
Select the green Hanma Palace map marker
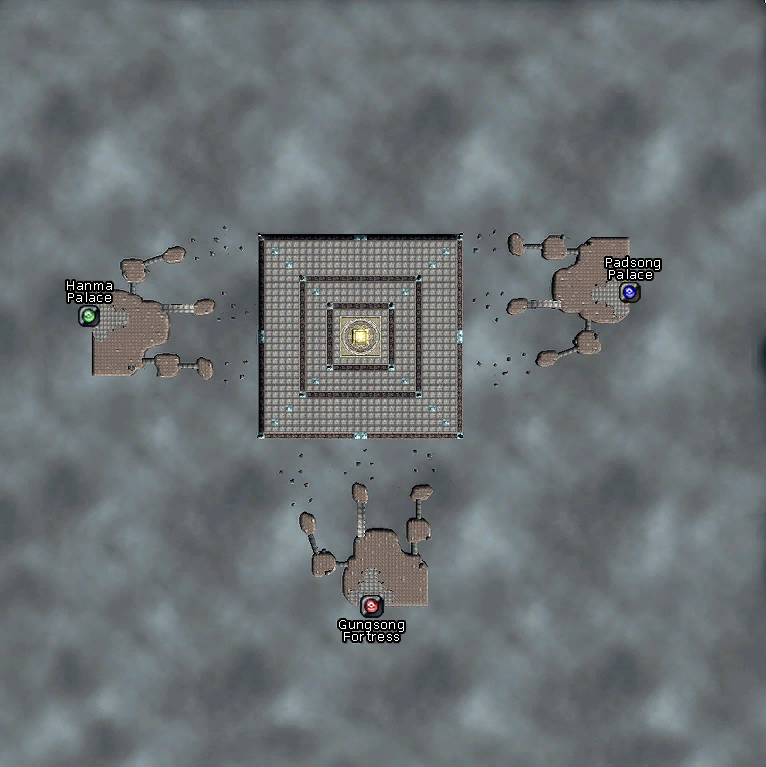point(88,316)
